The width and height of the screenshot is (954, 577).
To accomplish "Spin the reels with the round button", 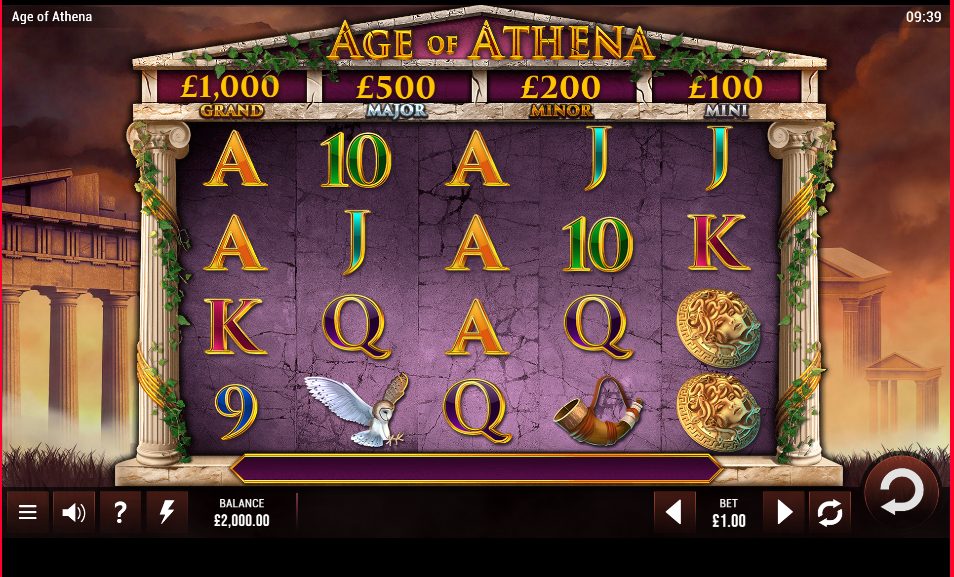I will tap(900, 493).
